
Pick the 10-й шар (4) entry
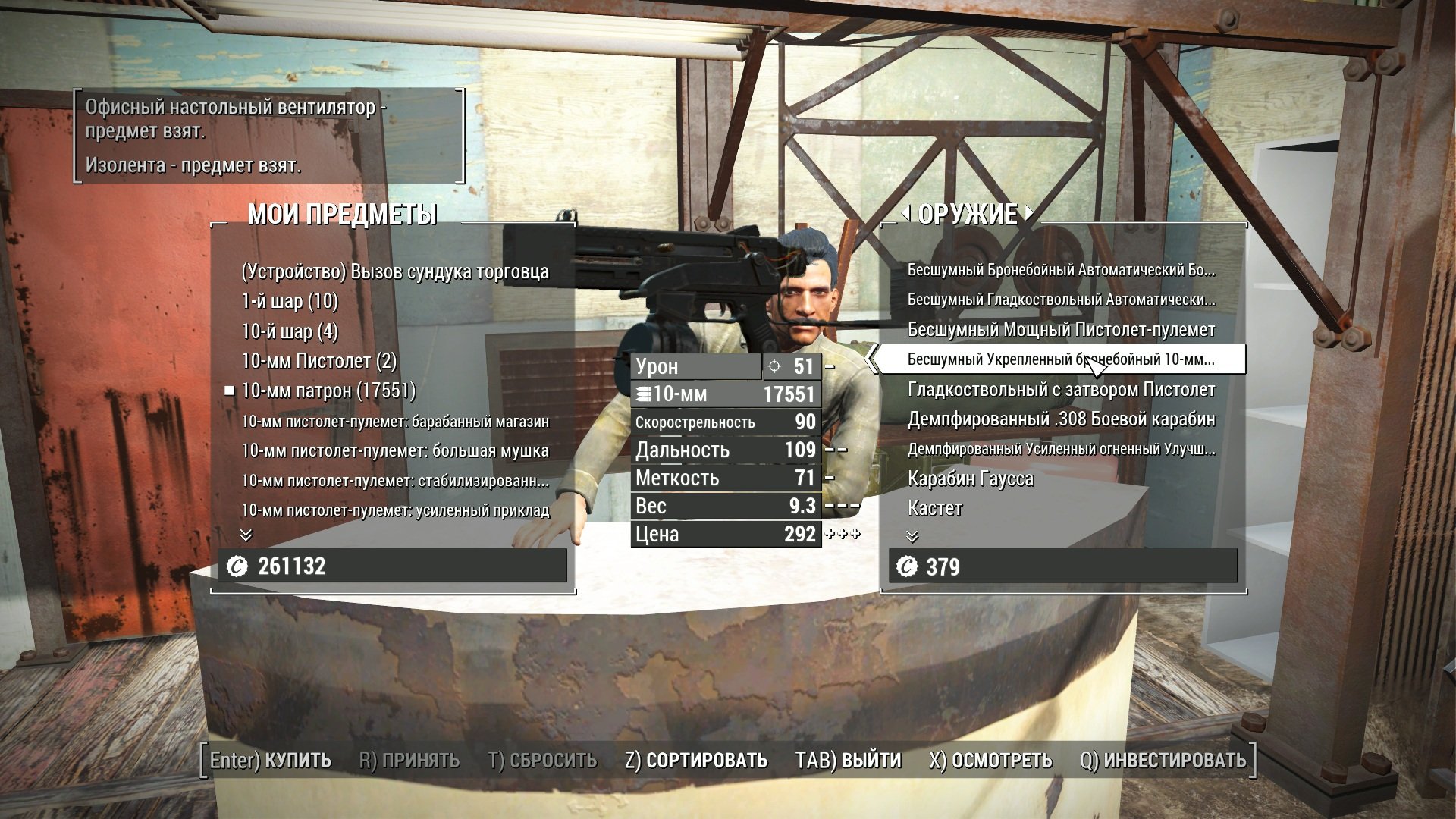(x=290, y=331)
